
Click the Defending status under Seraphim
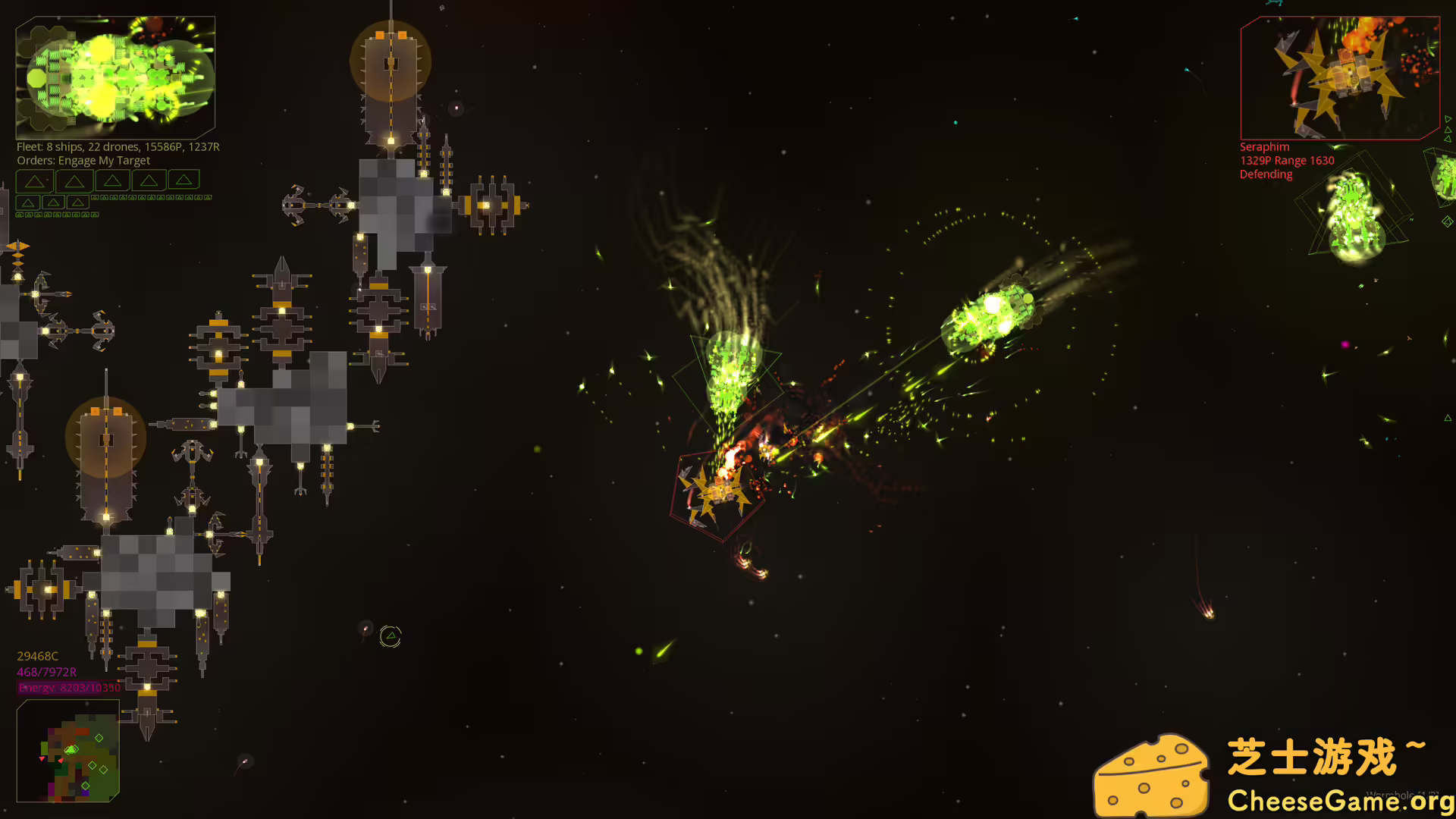pyautogui.click(x=1265, y=174)
